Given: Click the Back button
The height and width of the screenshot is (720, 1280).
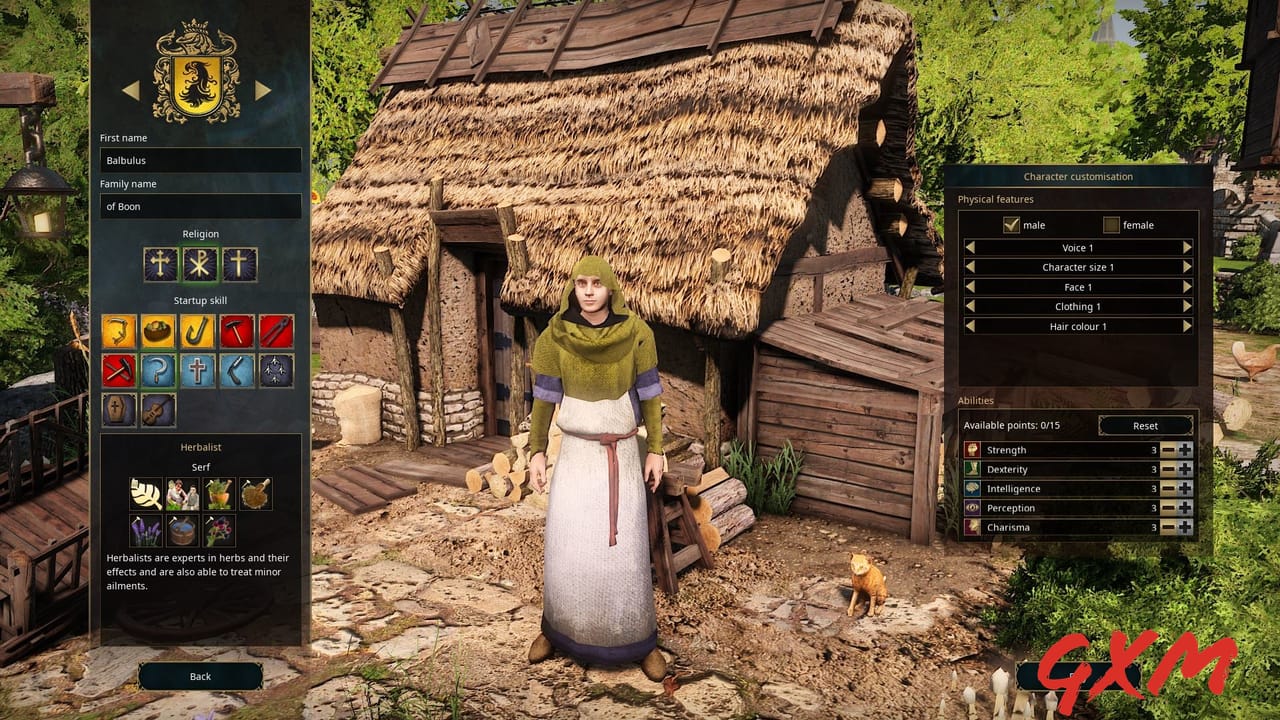Looking at the screenshot, I should pyautogui.click(x=200, y=676).
